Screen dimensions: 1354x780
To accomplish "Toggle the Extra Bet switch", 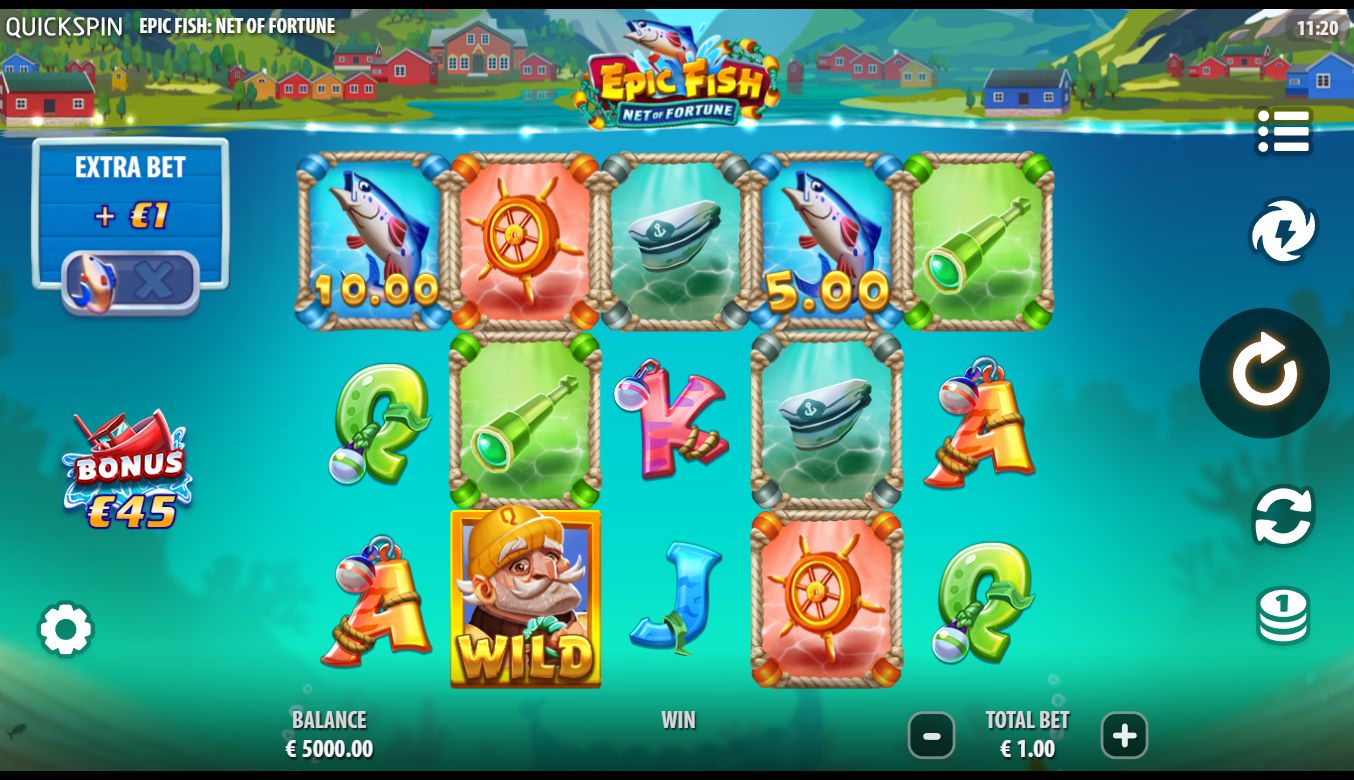I will click(x=131, y=281).
